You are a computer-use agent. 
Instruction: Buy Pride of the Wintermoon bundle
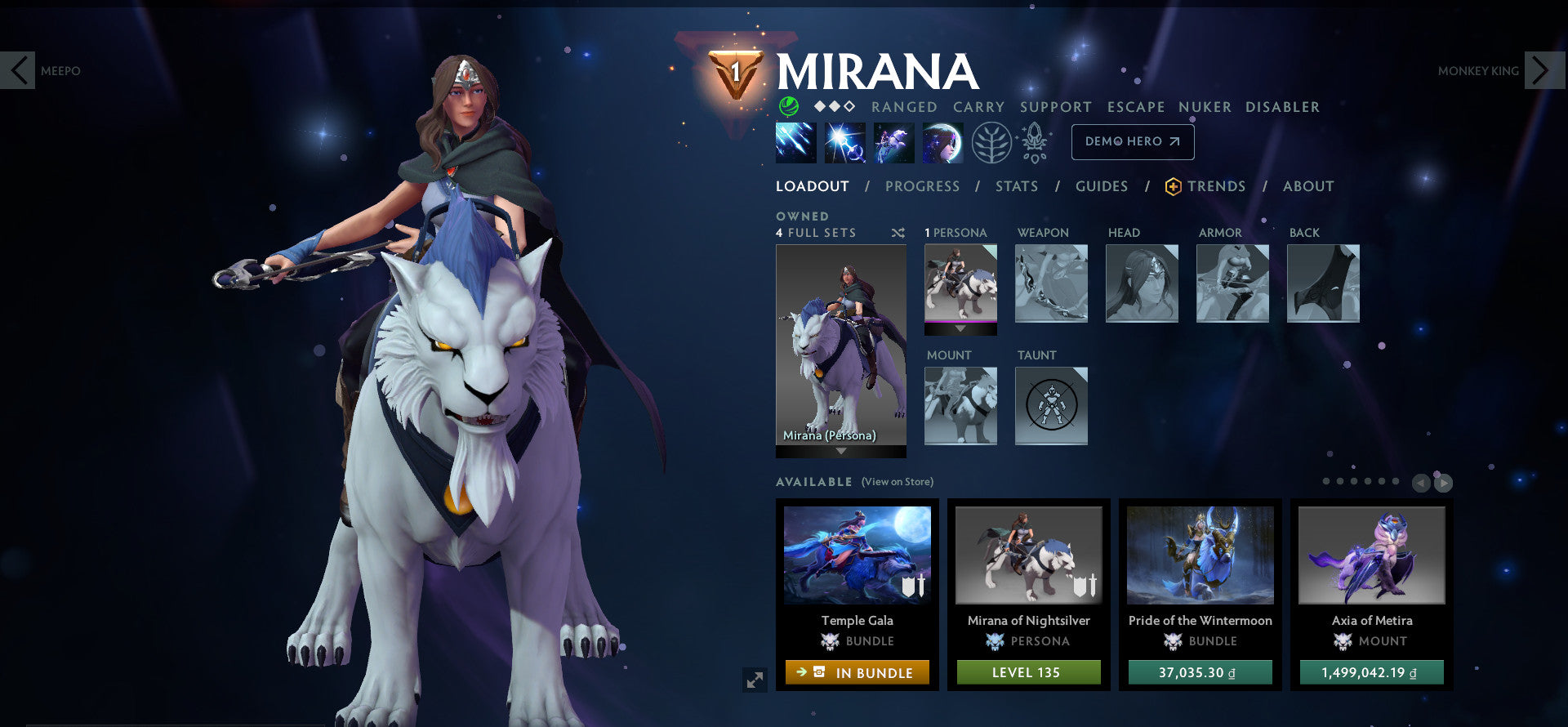[x=1200, y=672]
